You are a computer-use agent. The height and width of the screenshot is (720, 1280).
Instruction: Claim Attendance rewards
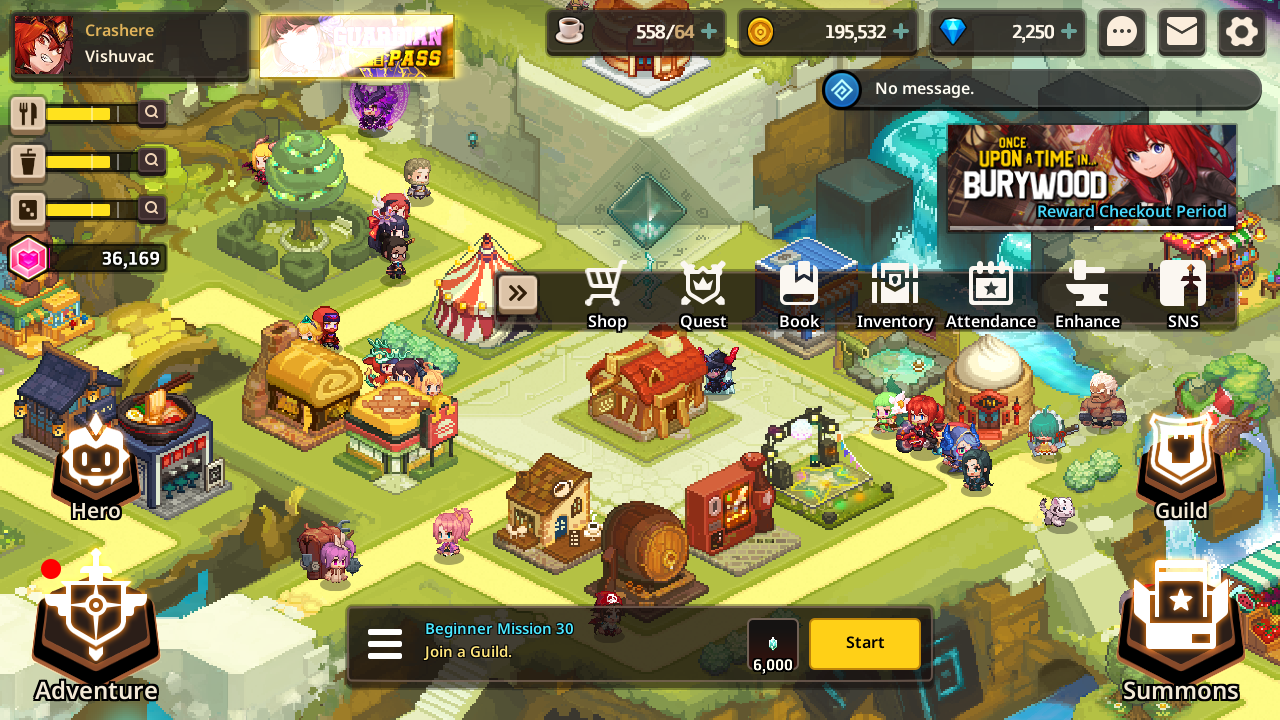(x=991, y=295)
